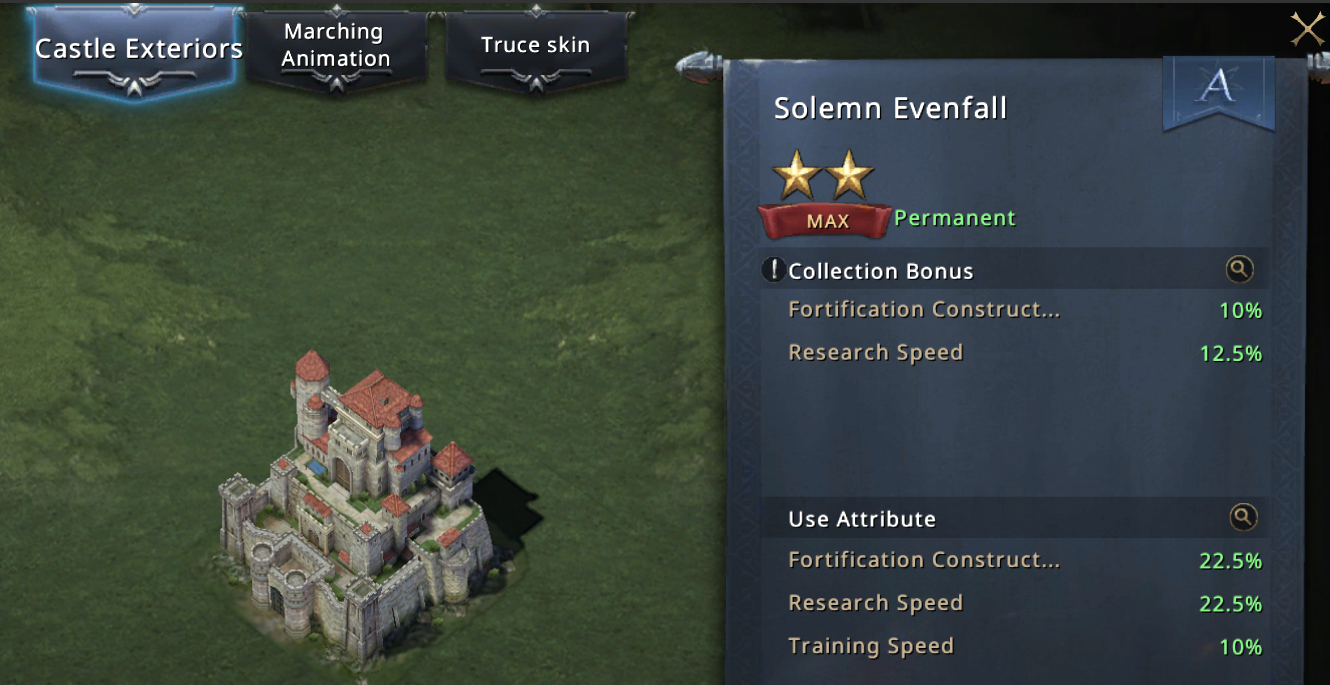The width and height of the screenshot is (1330, 685).
Task: Open the Marching Animation tab
Action: [x=335, y=45]
